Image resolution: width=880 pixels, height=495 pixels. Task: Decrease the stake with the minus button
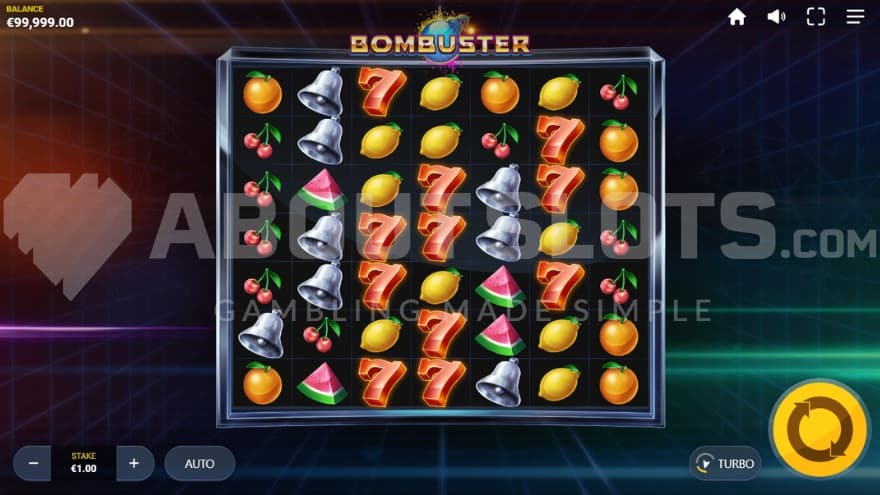(33, 463)
